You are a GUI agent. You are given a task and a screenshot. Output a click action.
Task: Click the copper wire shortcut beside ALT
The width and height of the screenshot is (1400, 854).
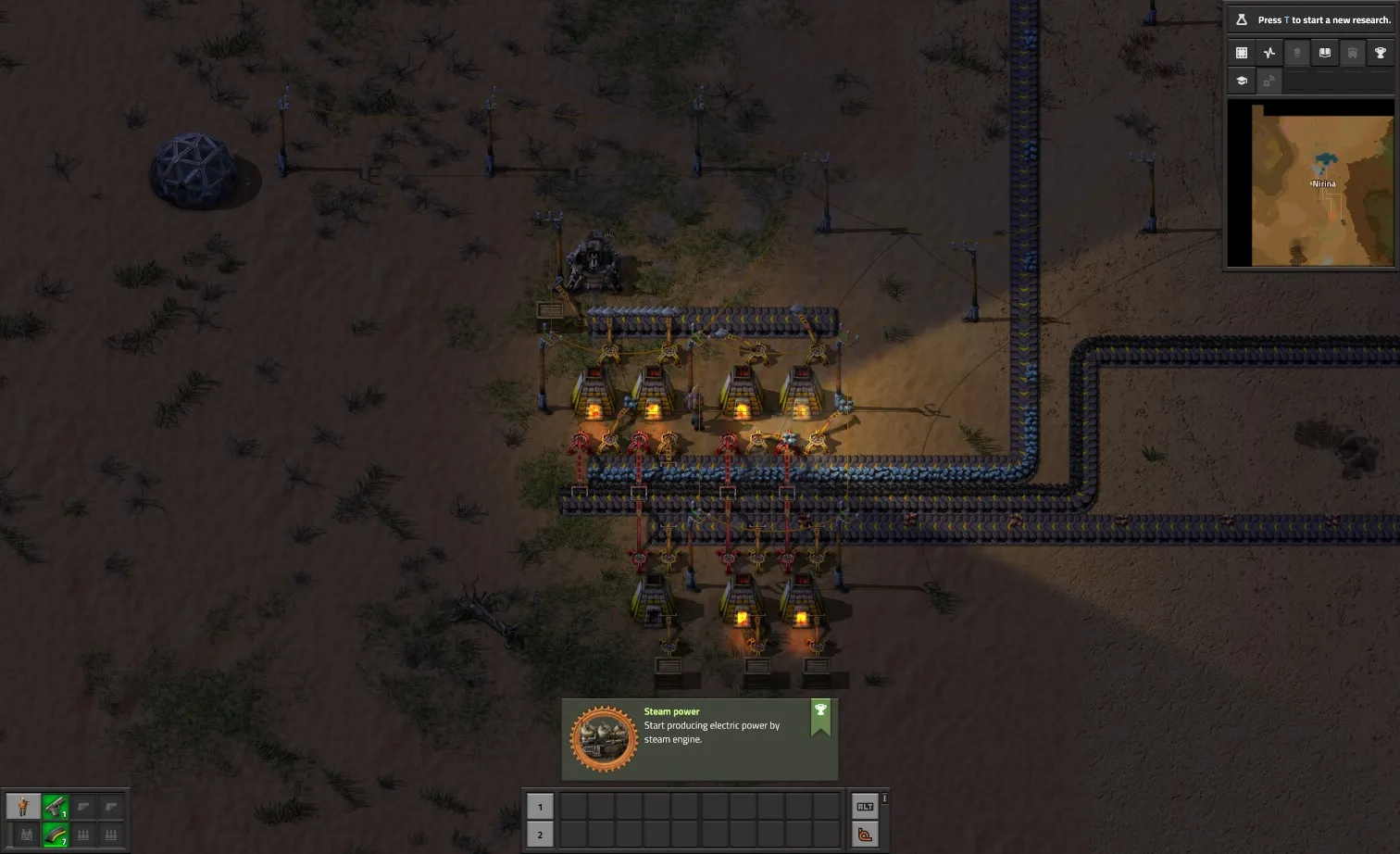865,834
